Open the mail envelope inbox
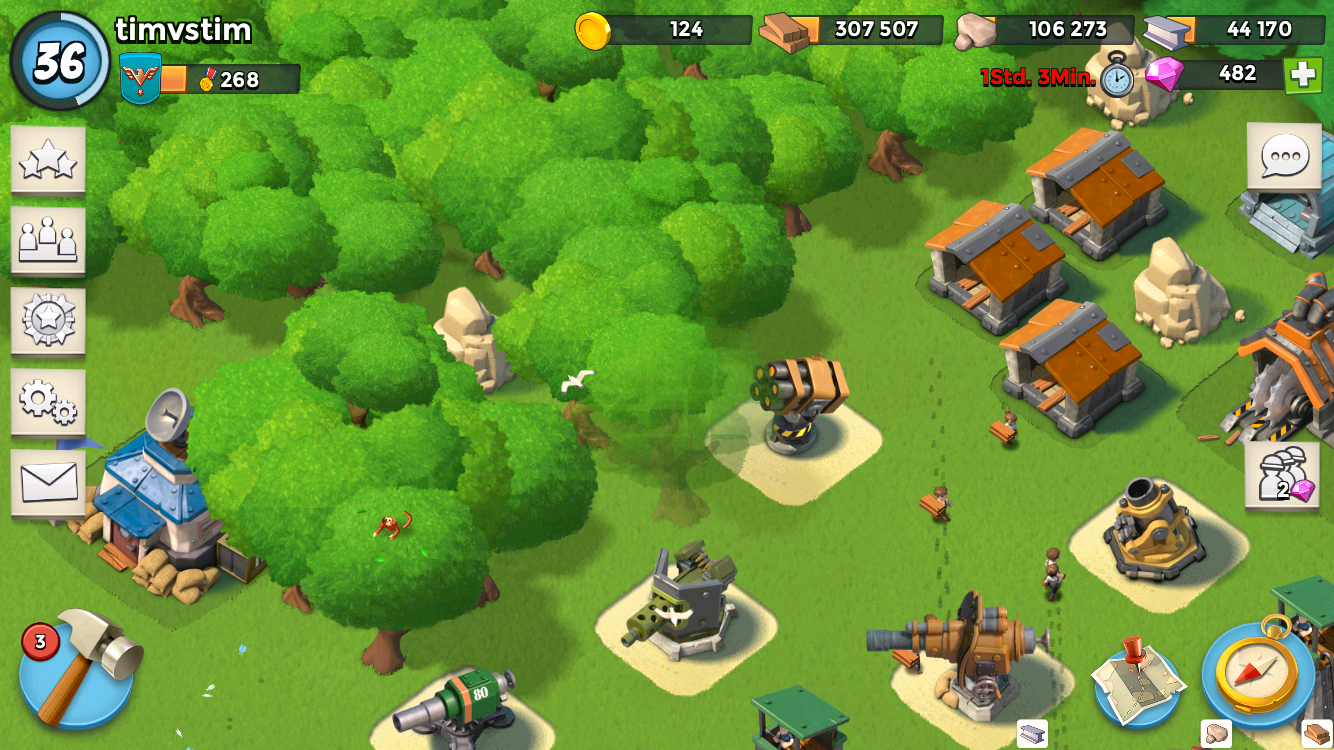The image size is (1334, 750). click(48, 483)
